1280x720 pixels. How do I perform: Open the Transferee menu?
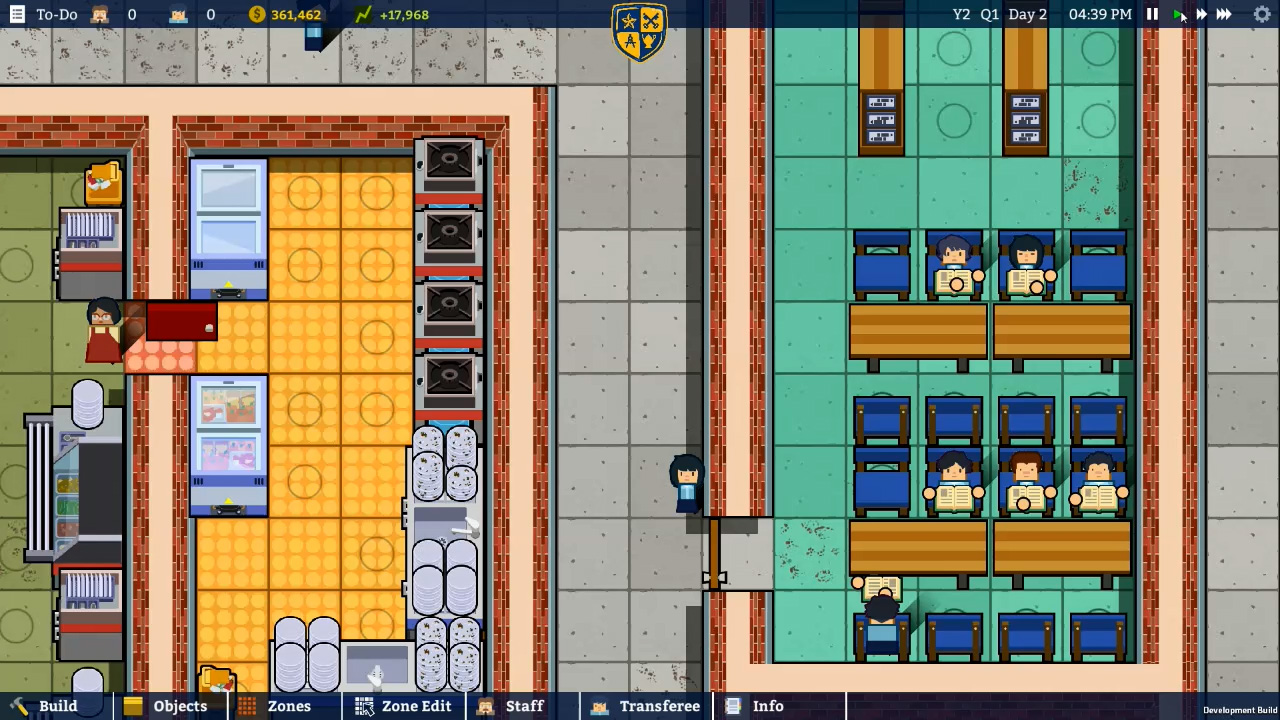coord(646,706)
